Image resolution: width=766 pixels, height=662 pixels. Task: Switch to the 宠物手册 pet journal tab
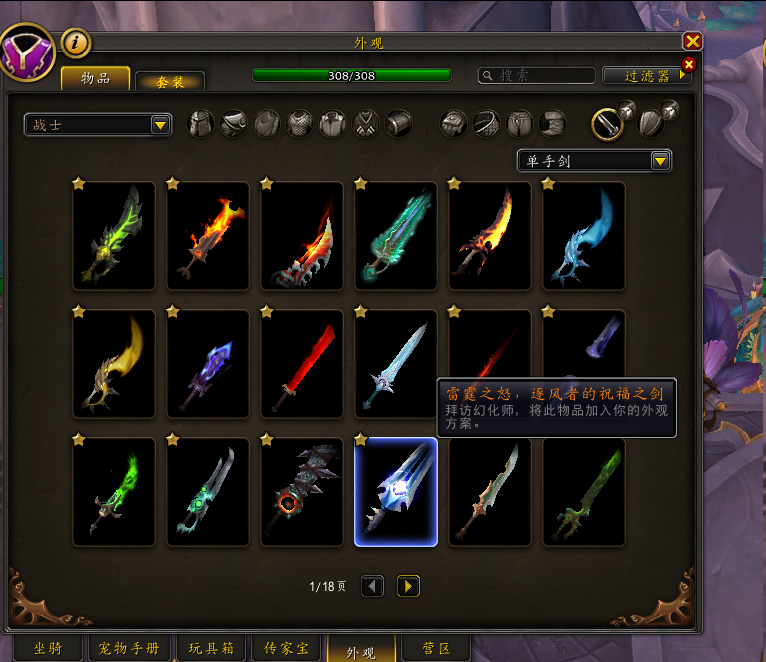[x=130, y=649]
